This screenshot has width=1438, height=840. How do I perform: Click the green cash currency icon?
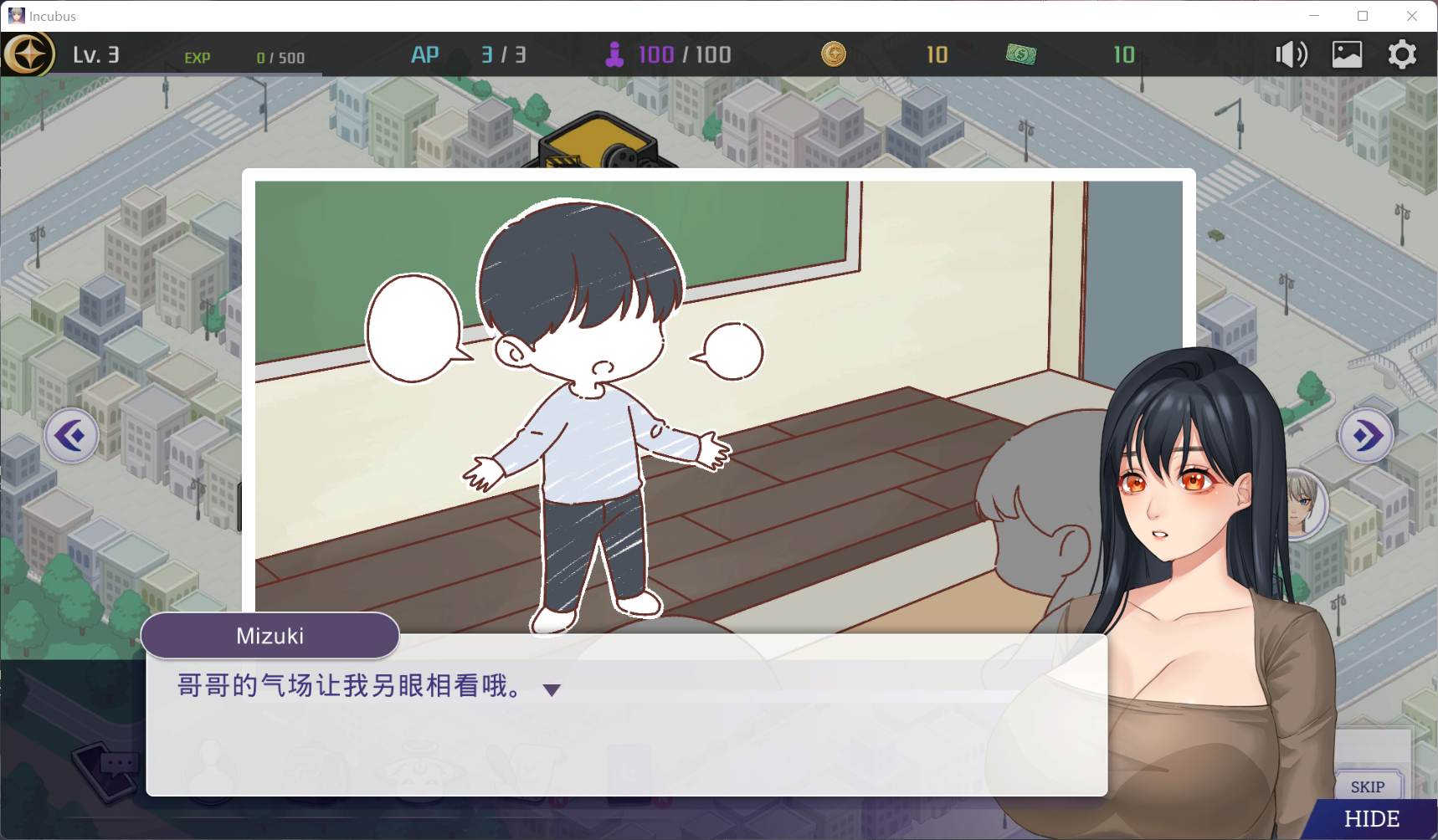click(x=1022, y=54)
